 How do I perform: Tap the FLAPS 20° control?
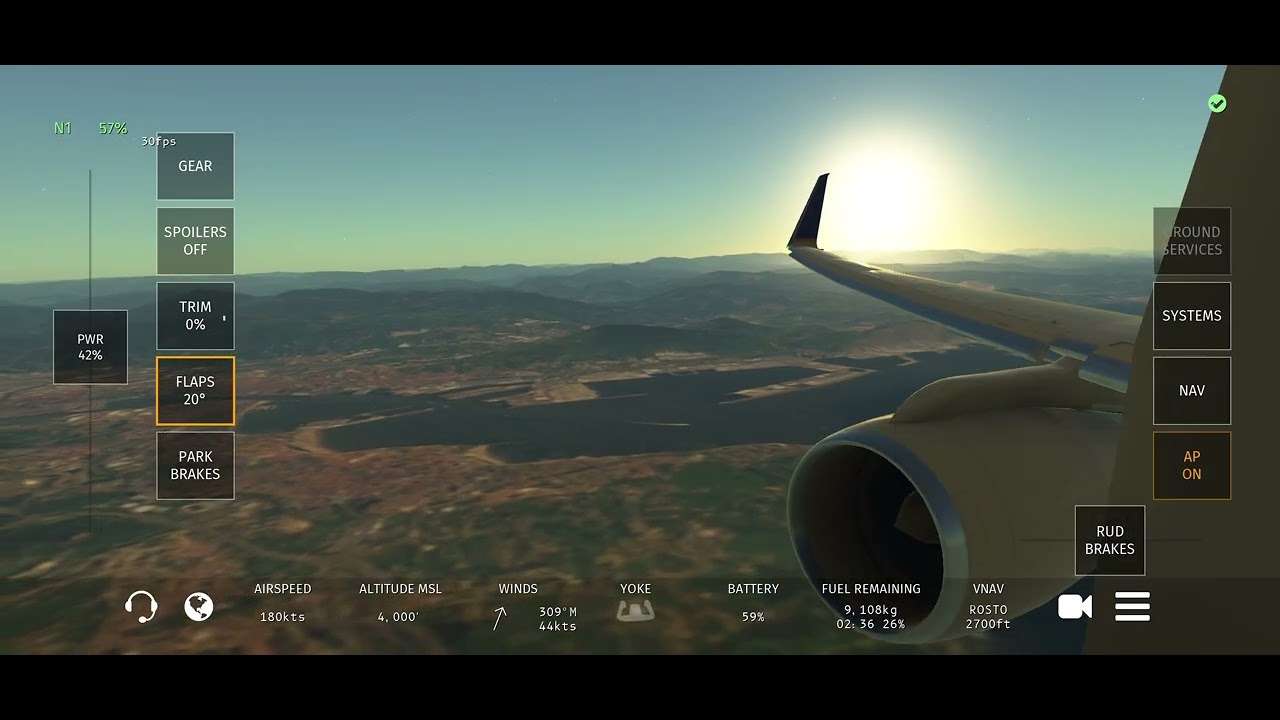click(195, 391)
